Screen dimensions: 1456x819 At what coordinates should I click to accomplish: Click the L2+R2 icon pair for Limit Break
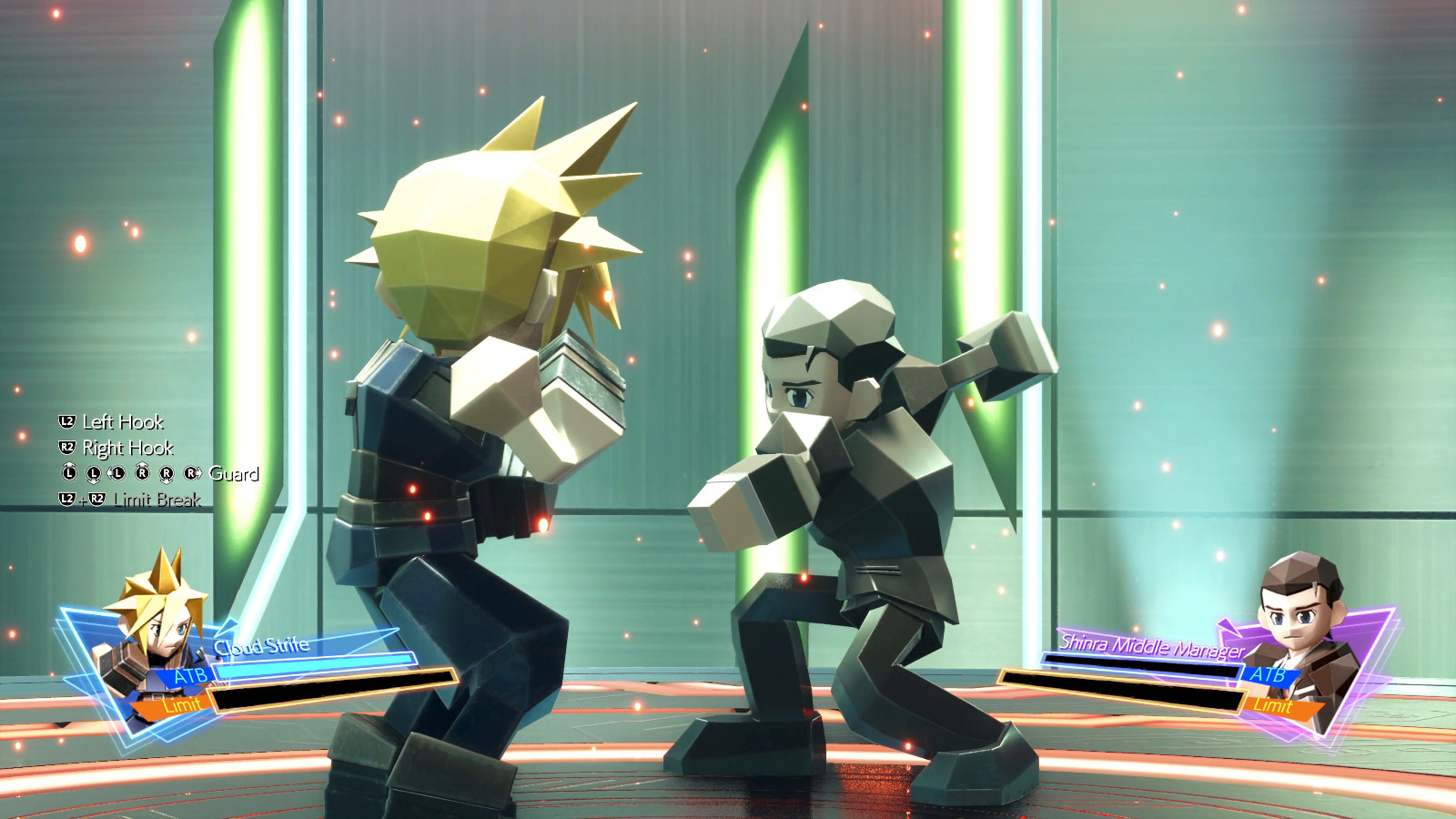coord(82,499)
